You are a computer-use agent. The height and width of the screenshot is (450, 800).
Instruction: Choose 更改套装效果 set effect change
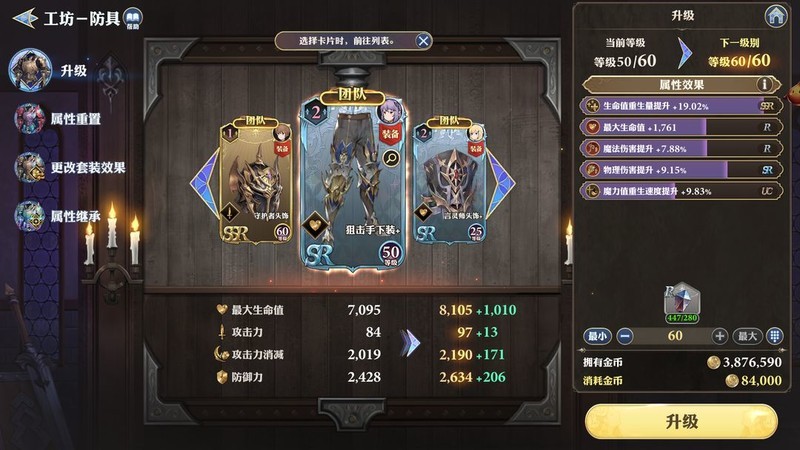coord(70,167)
